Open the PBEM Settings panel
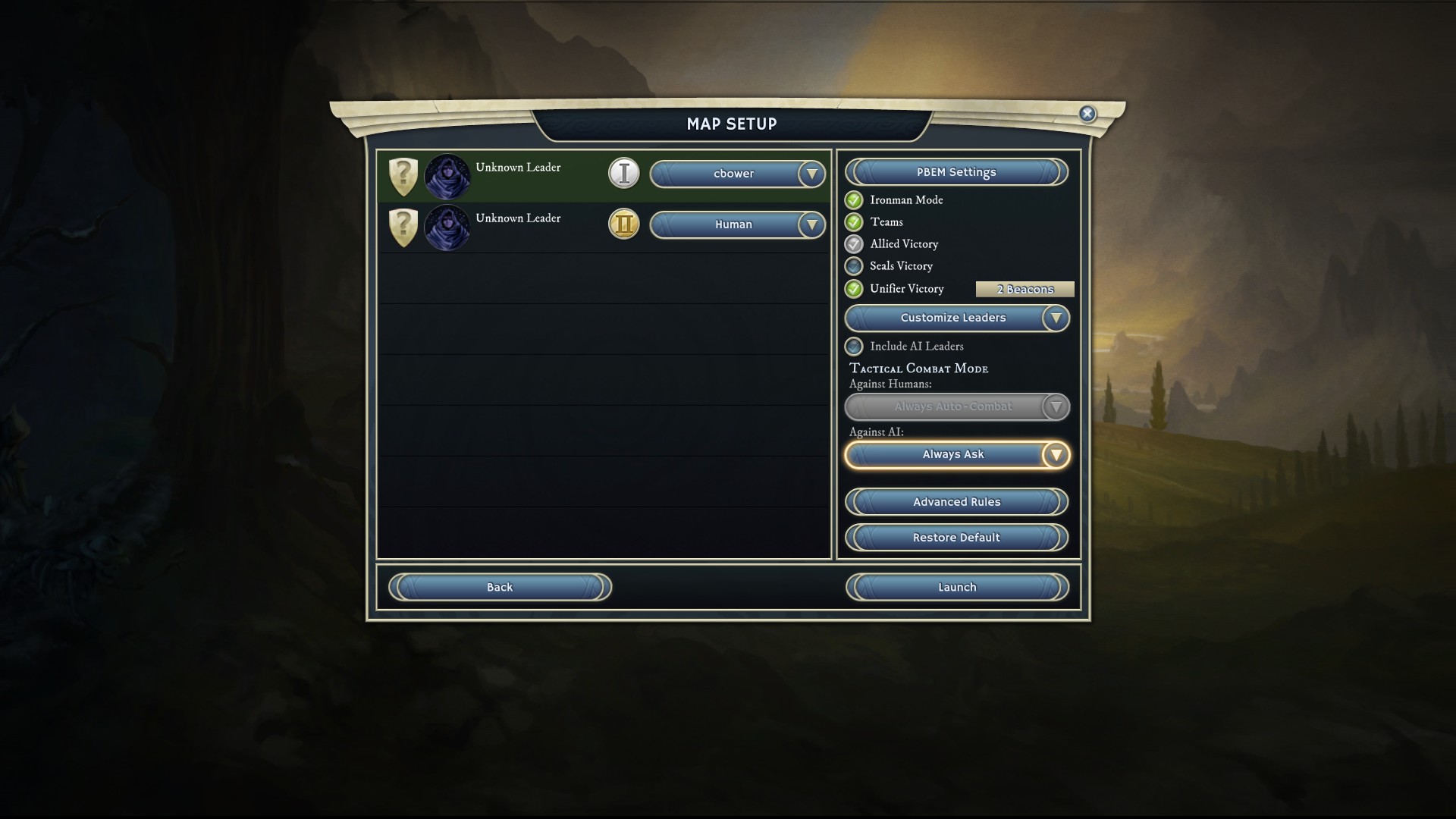Viewport: 1456px width, 819px height. click(x=956, y=172)
